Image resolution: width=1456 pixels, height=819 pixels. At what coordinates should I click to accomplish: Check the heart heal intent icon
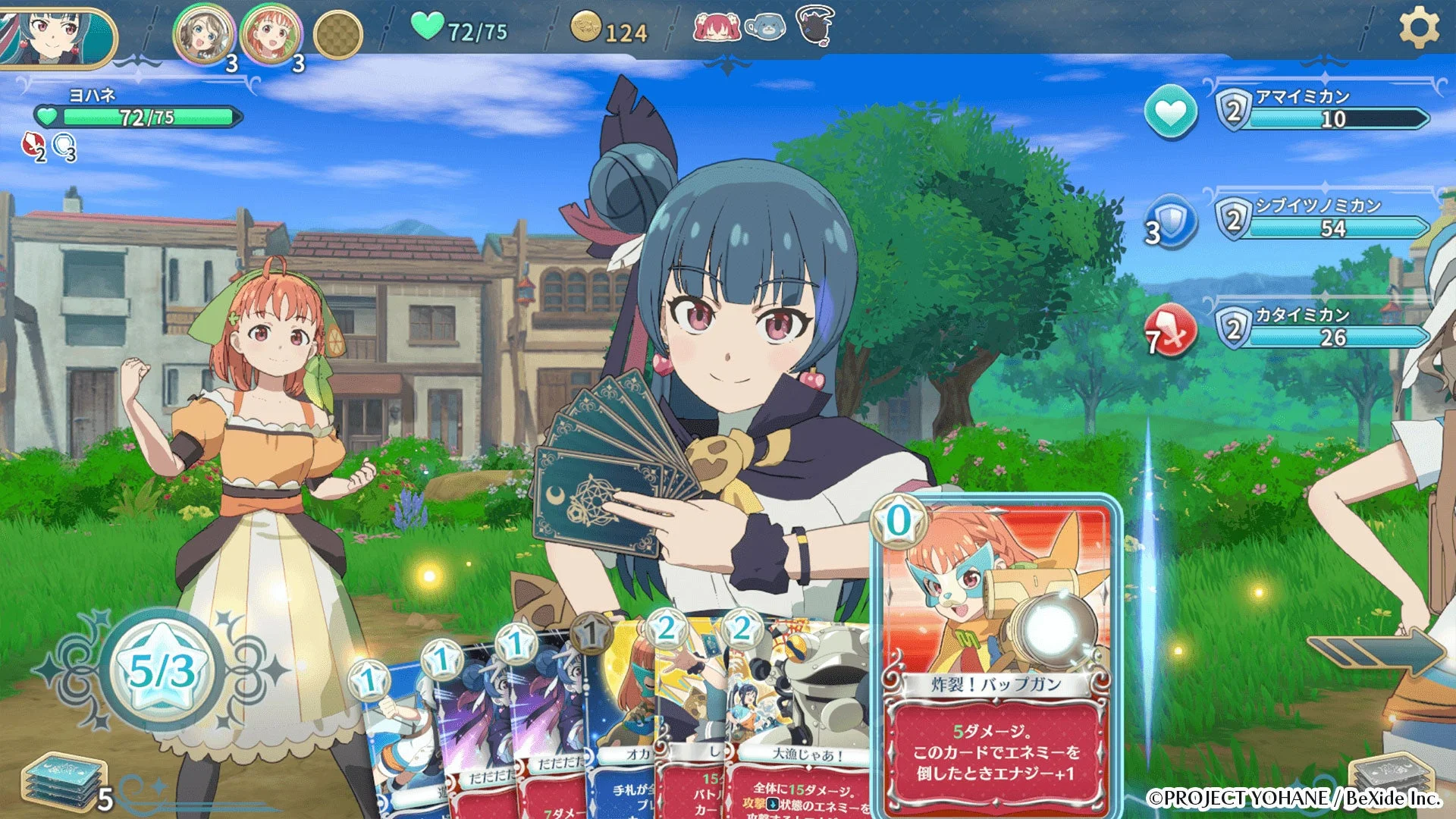pyautogui.click(x=1170, y=113)
